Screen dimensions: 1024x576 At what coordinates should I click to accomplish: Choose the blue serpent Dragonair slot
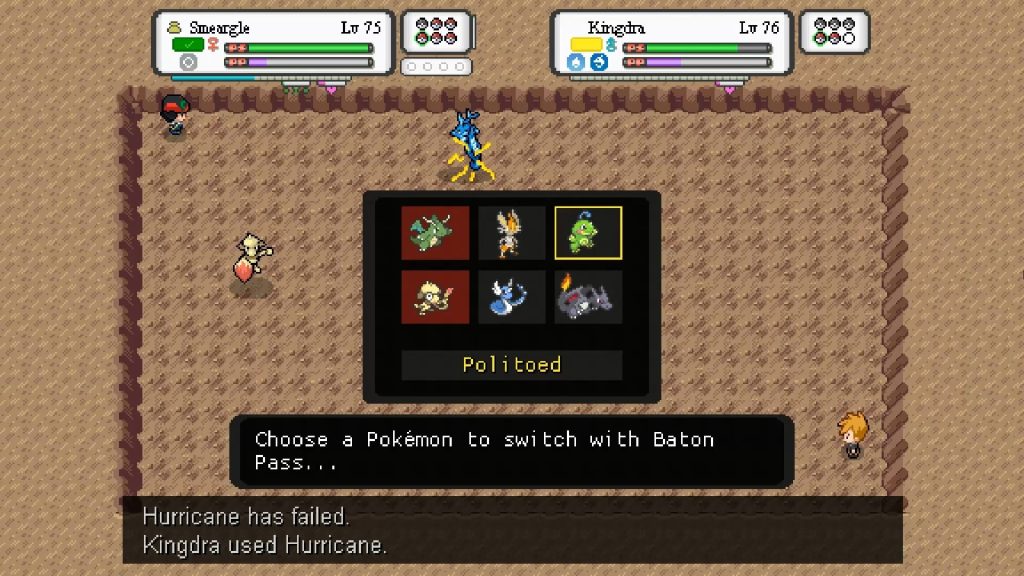512,297
